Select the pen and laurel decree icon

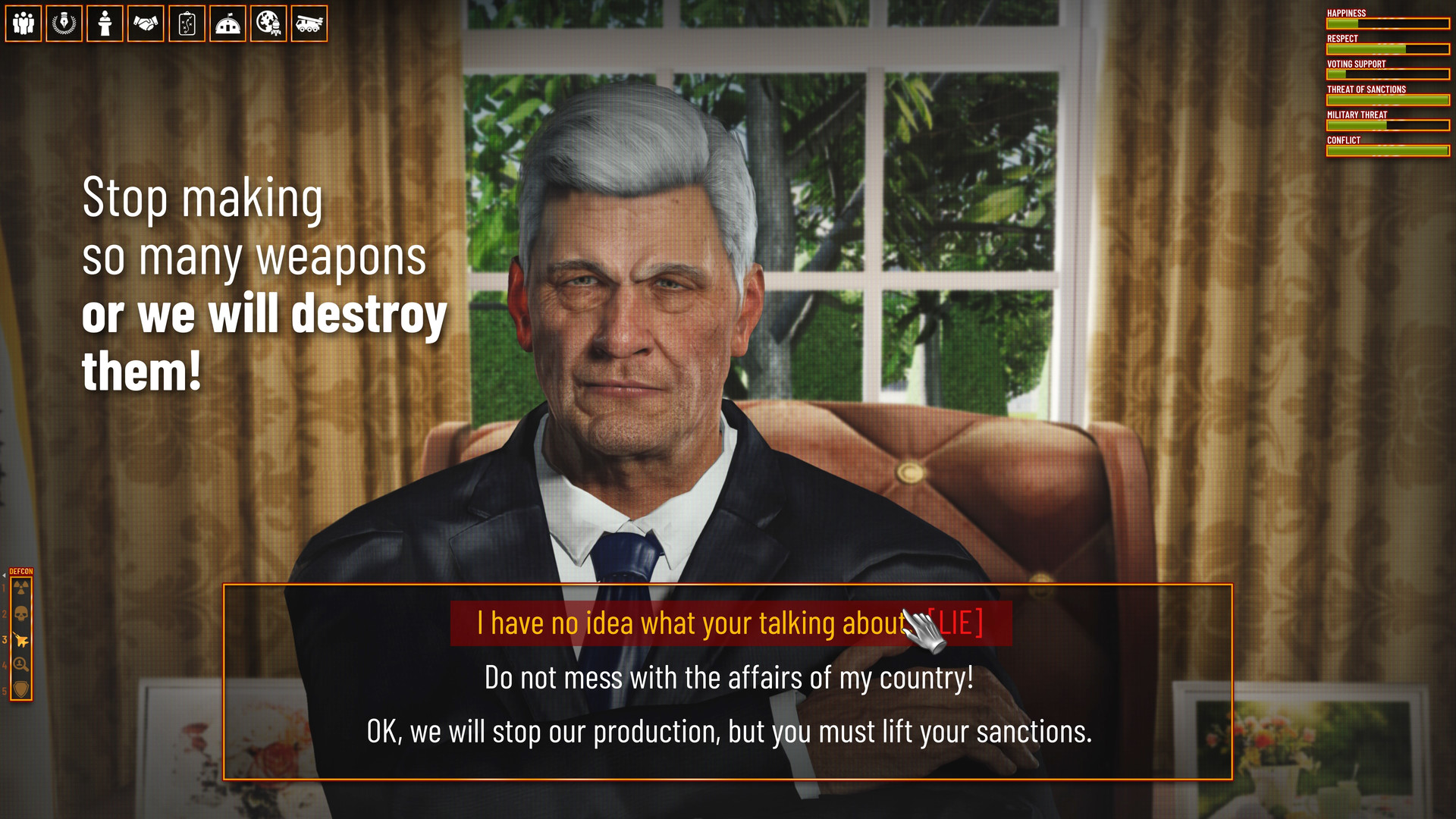click(64, 24)
